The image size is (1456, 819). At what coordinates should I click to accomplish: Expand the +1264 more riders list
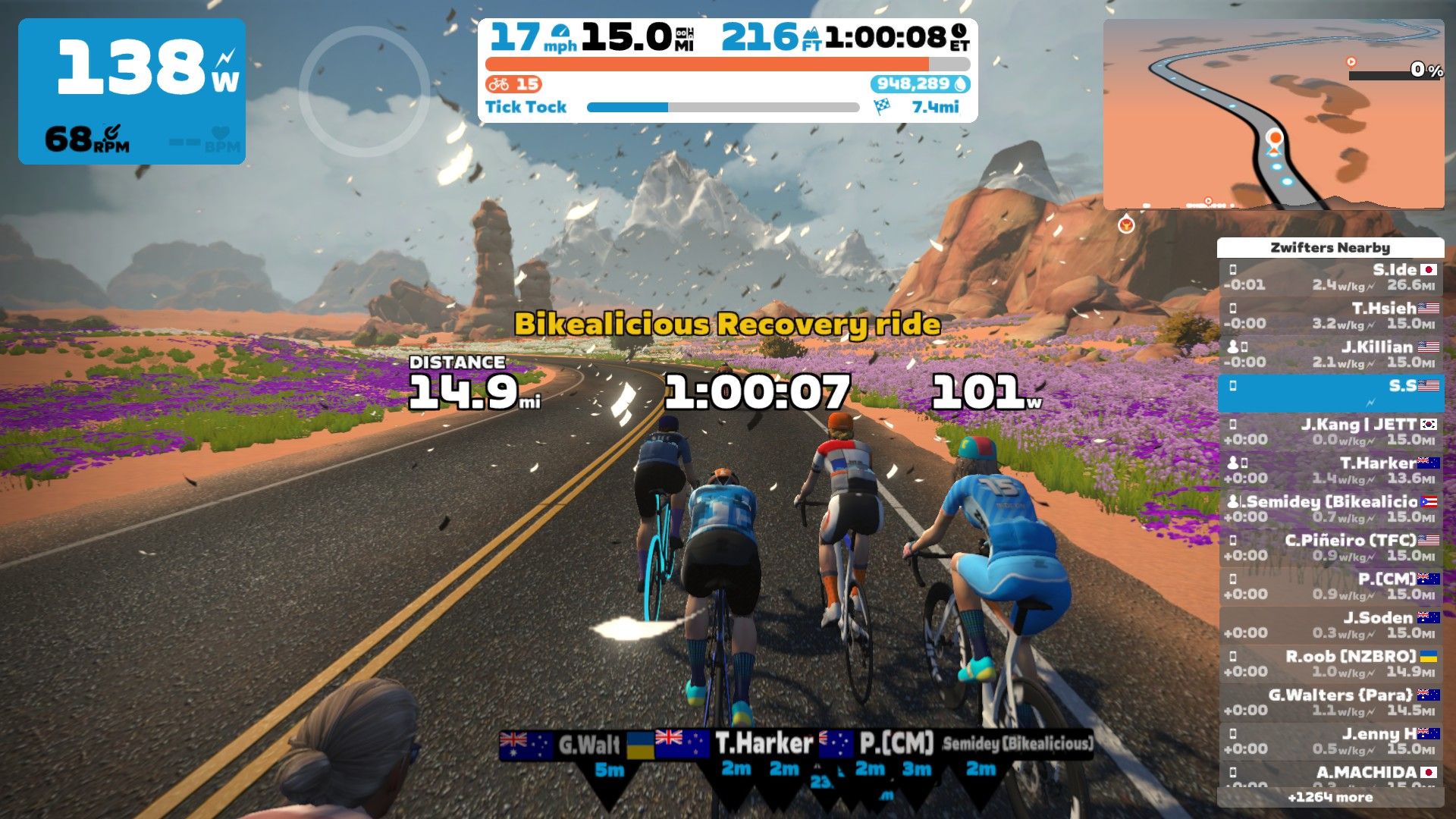click(x=1331, y=798)
